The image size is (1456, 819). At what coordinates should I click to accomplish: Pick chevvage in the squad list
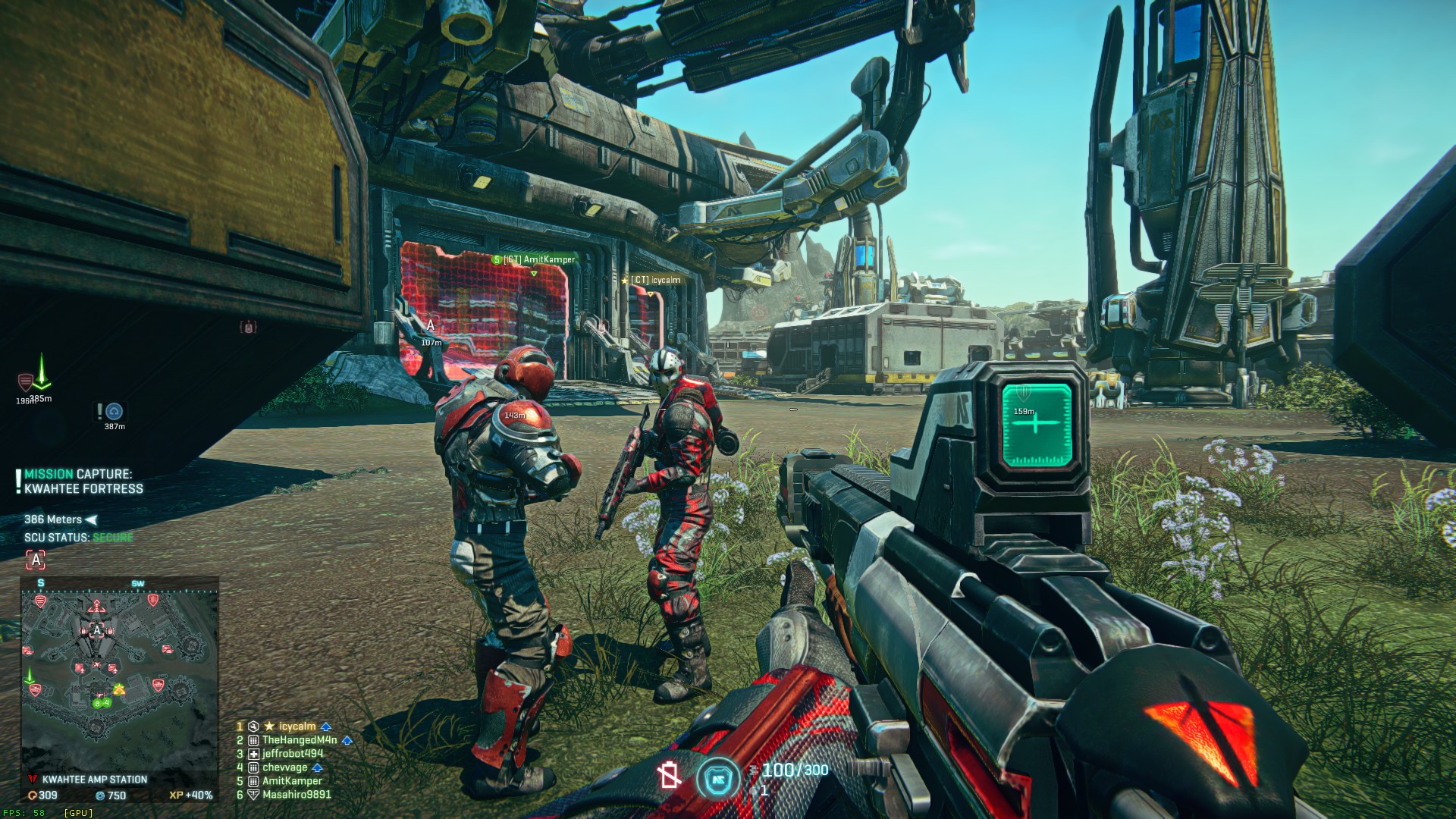point(285,767)
